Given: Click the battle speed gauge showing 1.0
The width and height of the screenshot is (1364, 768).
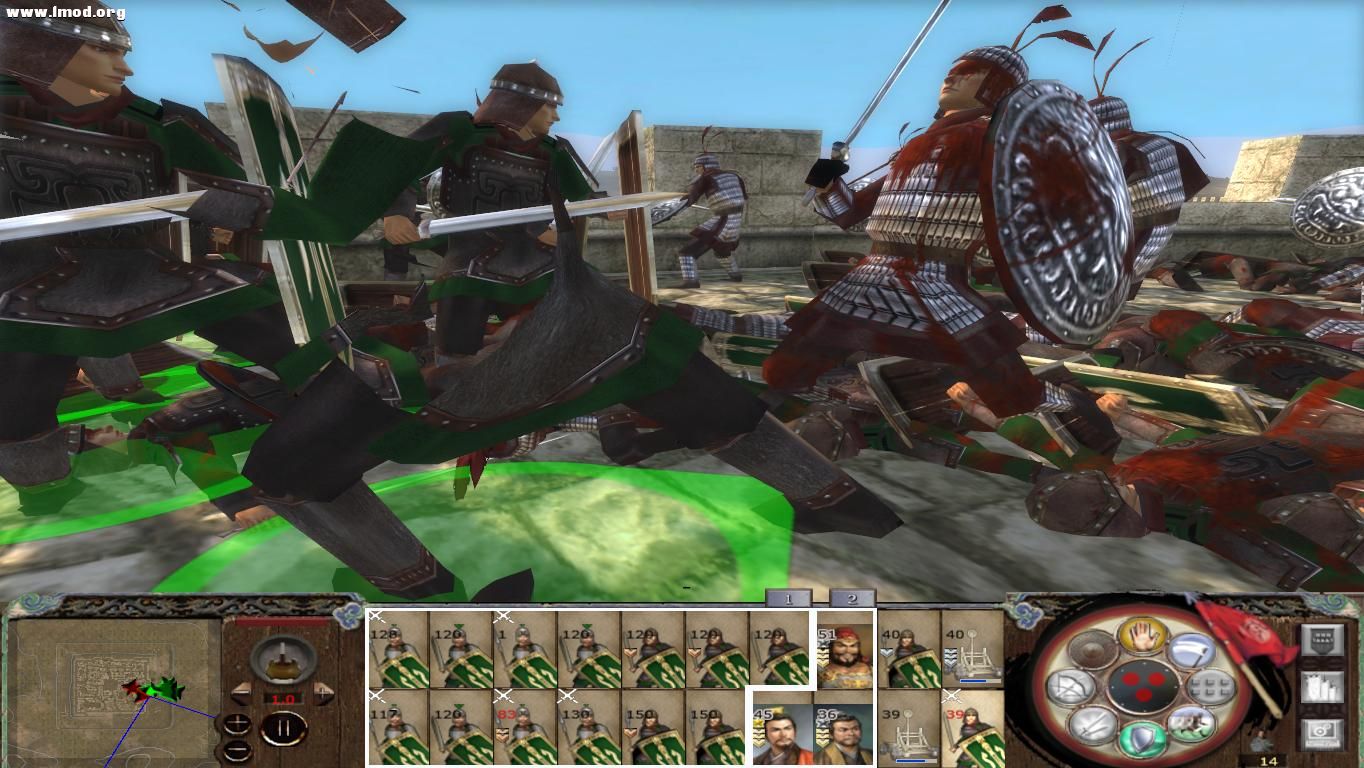Looking at the screenshot, I should point(283,698).
